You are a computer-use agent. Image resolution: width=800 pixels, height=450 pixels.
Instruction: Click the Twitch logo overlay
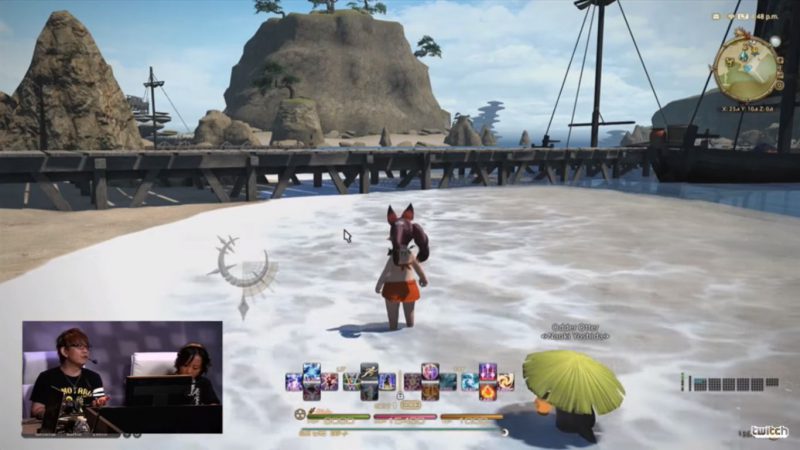tap(770, 432)
